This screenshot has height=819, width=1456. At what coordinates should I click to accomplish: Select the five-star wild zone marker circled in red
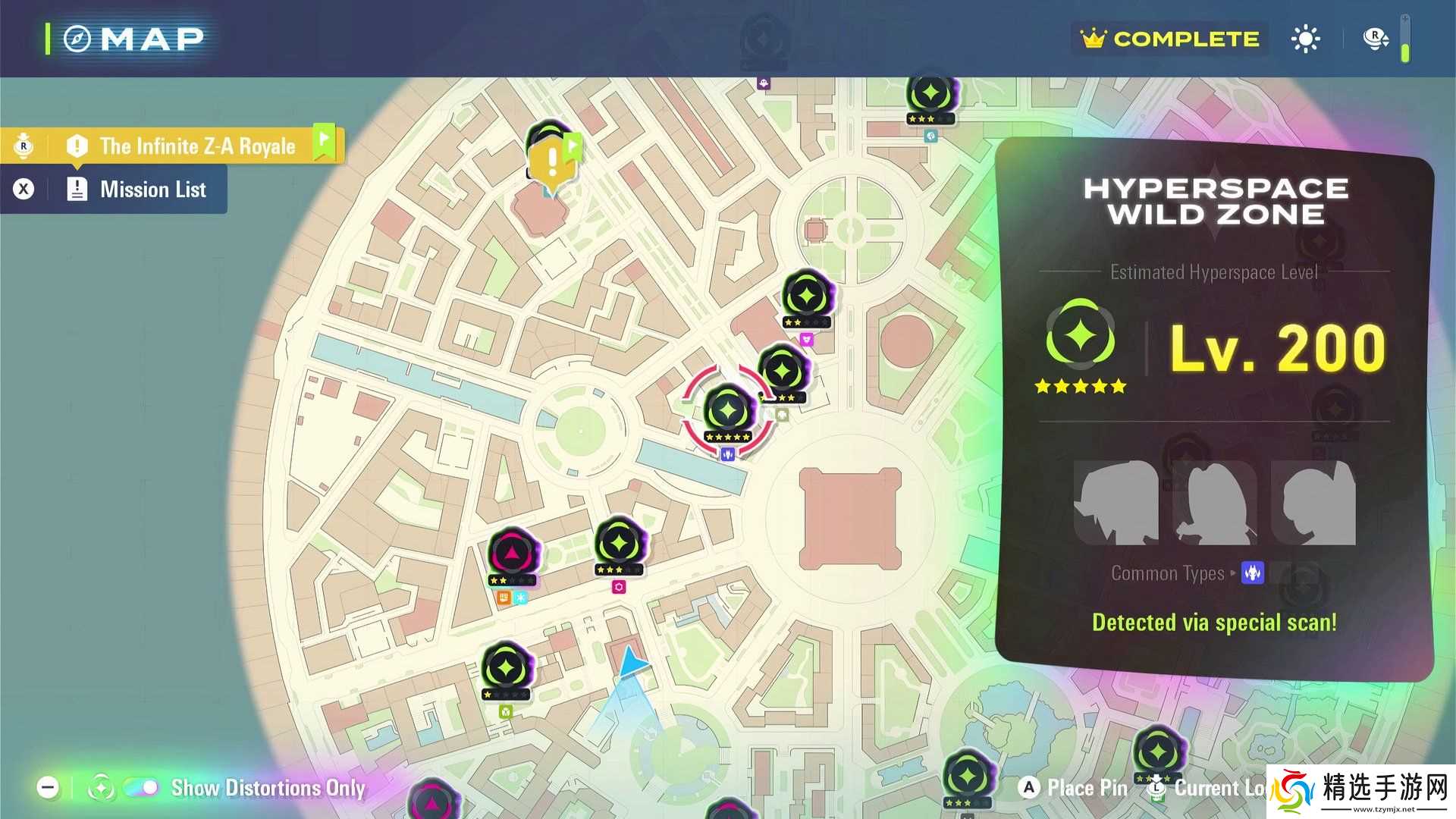728,412
